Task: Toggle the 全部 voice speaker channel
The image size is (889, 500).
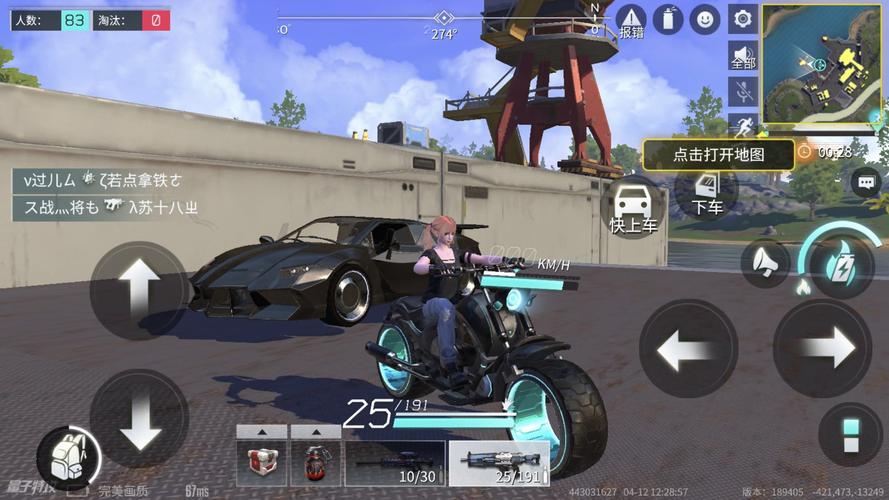Action: coord(742,55)
